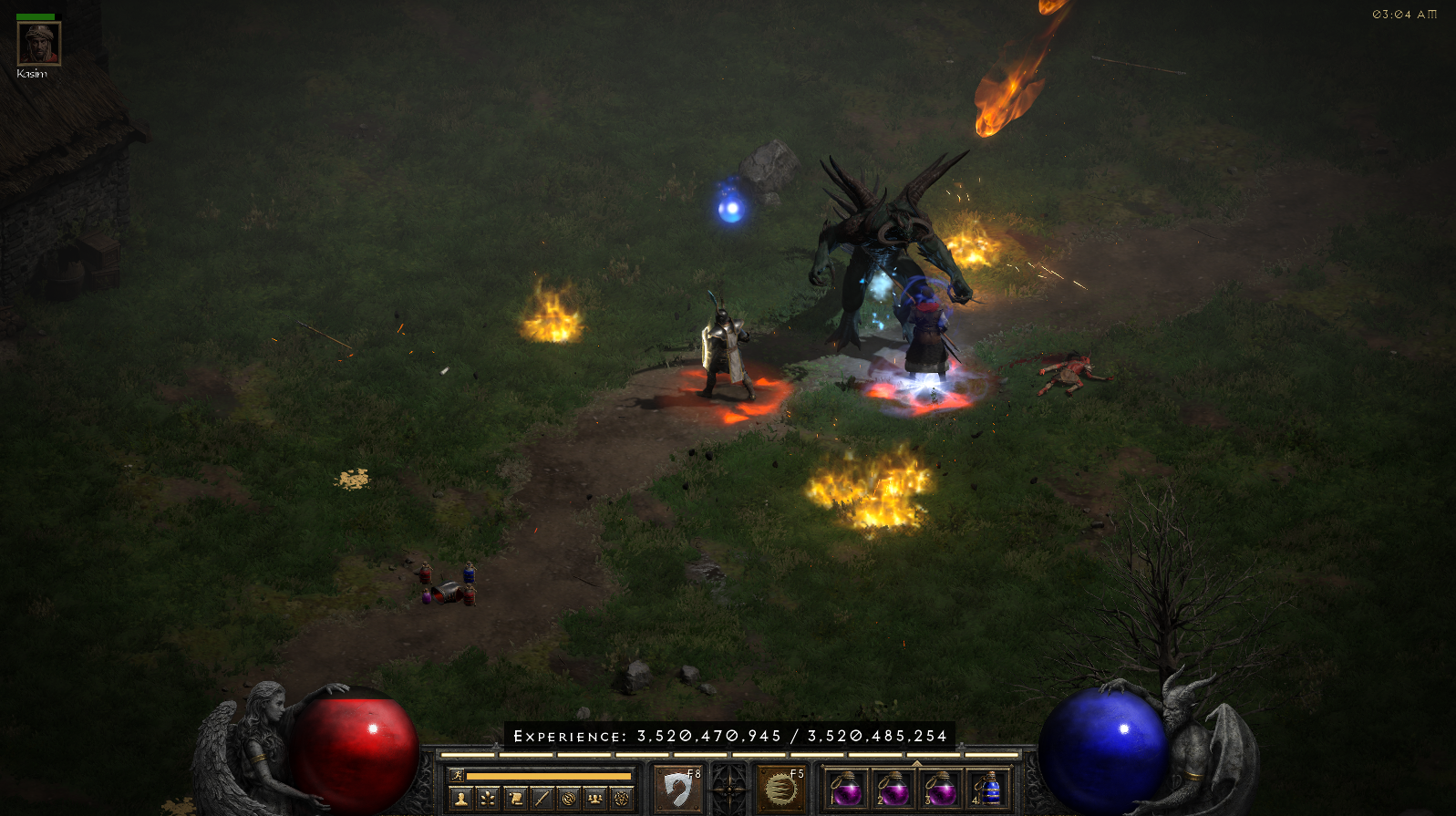
Task: Open the character sheet bust icon
Action: (461, 799)
